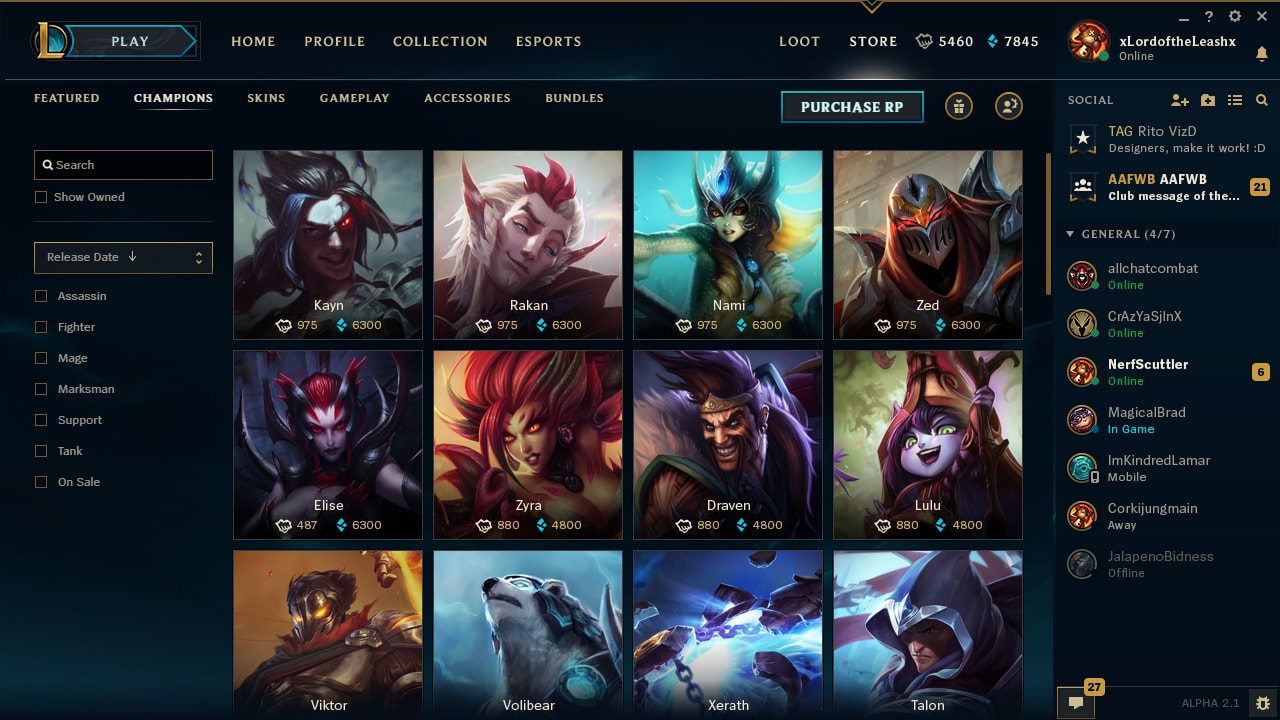Click the create friend group icon
Screen dimensions: 1280x720
click(x=1208, y=100)
